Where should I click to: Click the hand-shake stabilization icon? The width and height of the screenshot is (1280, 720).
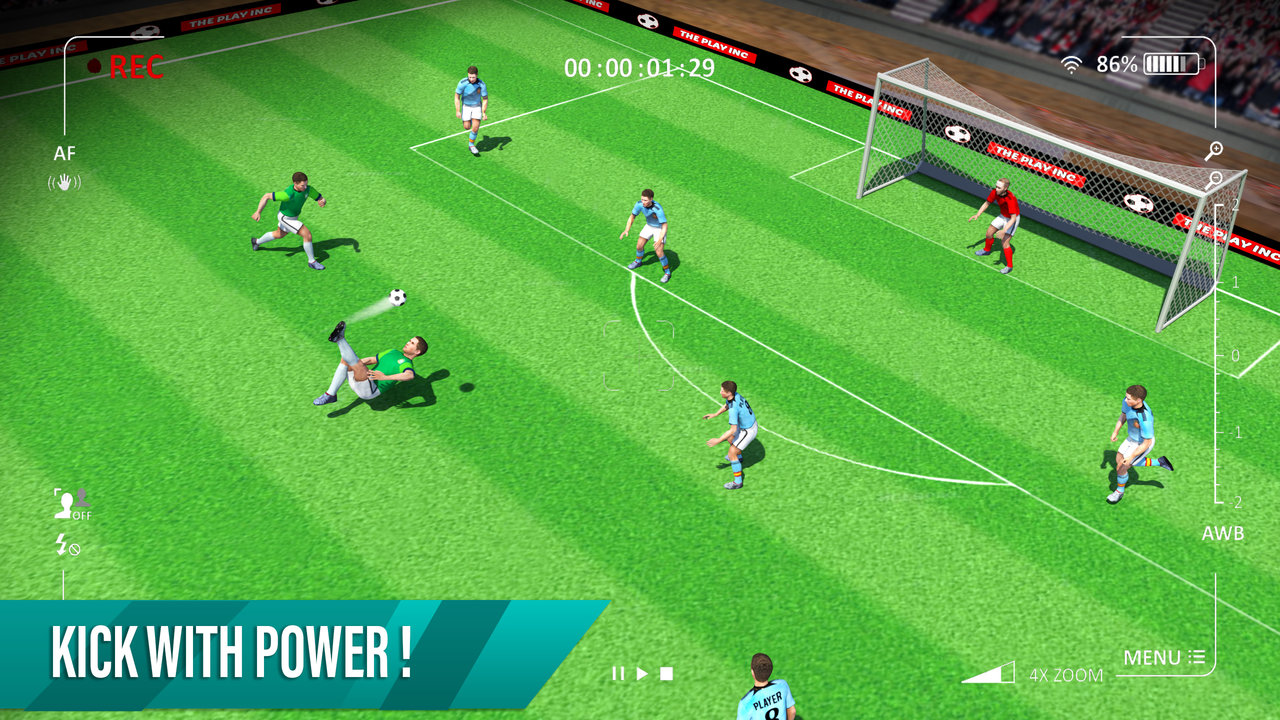63,183
